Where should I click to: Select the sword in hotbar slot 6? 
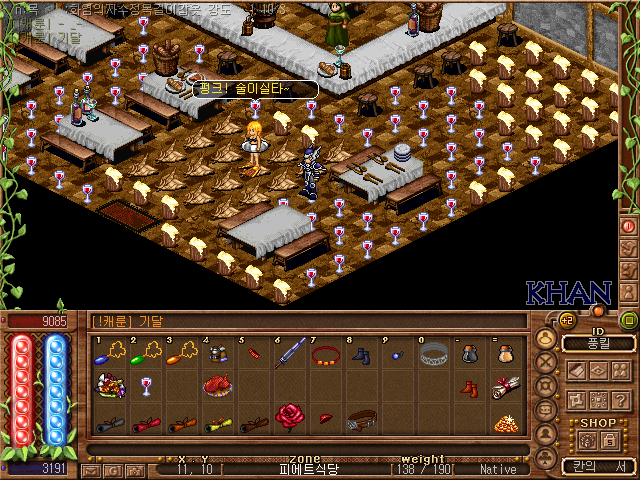[290, 353]
